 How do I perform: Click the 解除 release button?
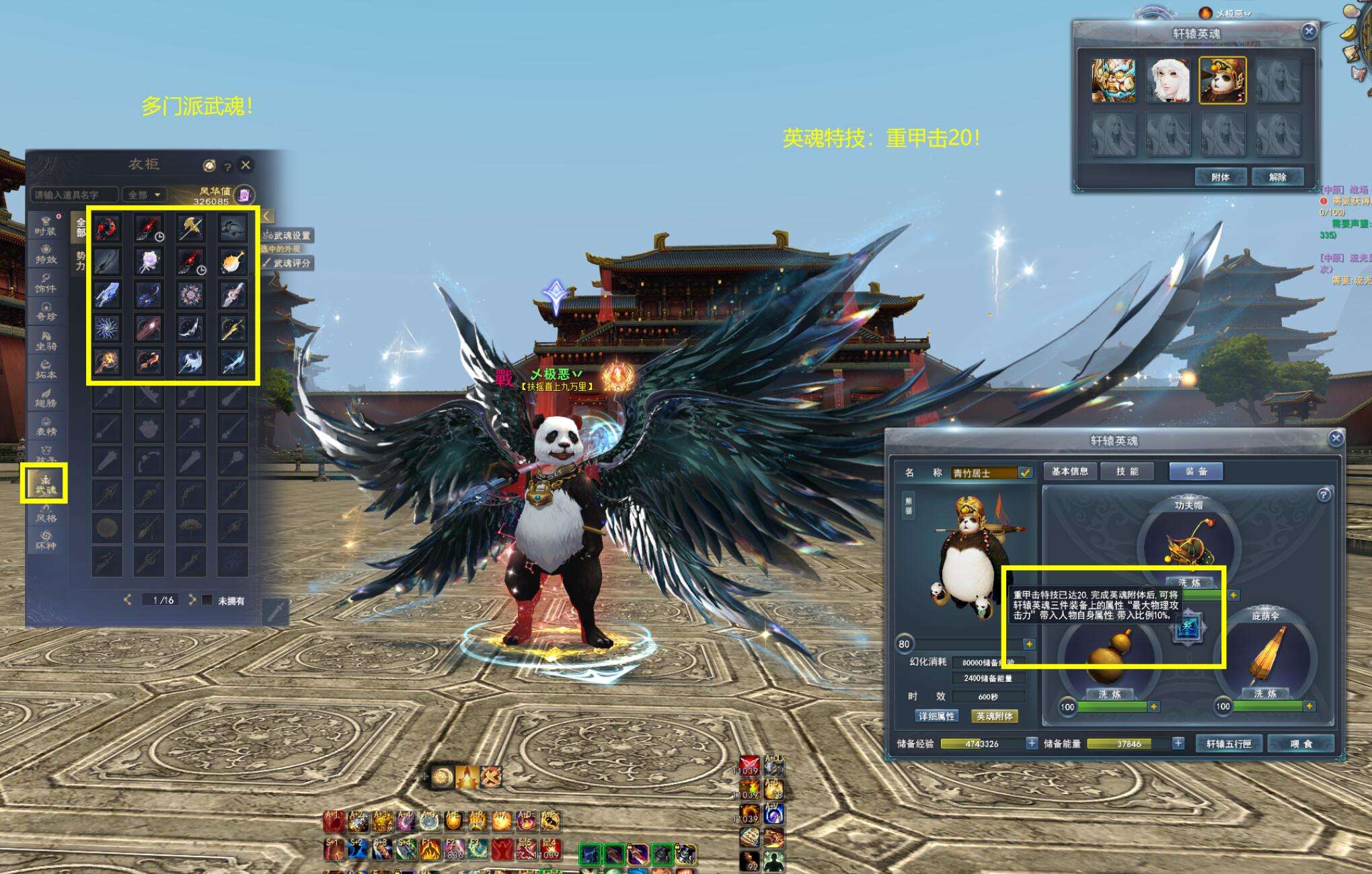pos(1277,177)
